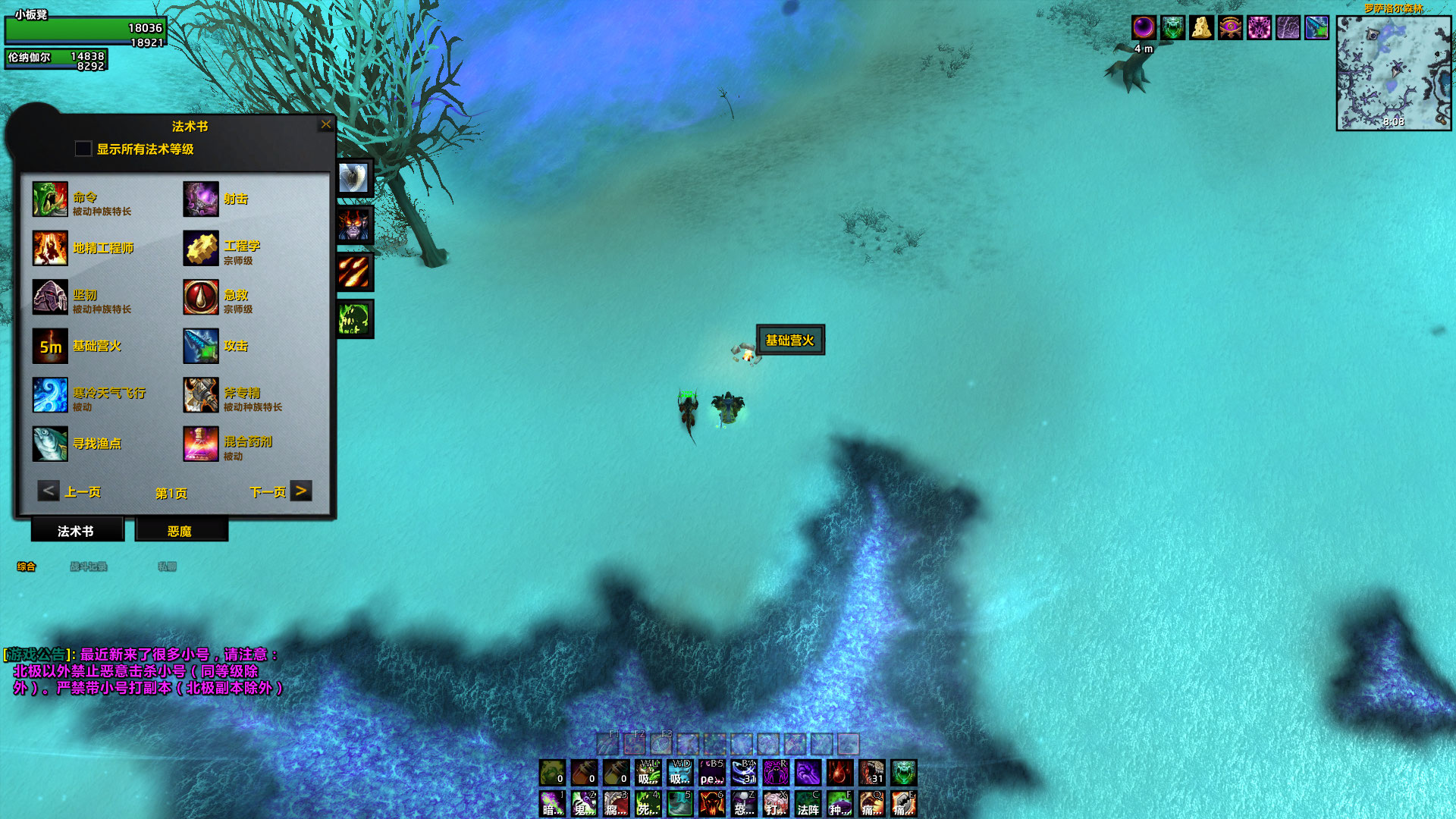Click the 上一页 arrow button
Screen dimensions: 1456x819
pos(48,491)
